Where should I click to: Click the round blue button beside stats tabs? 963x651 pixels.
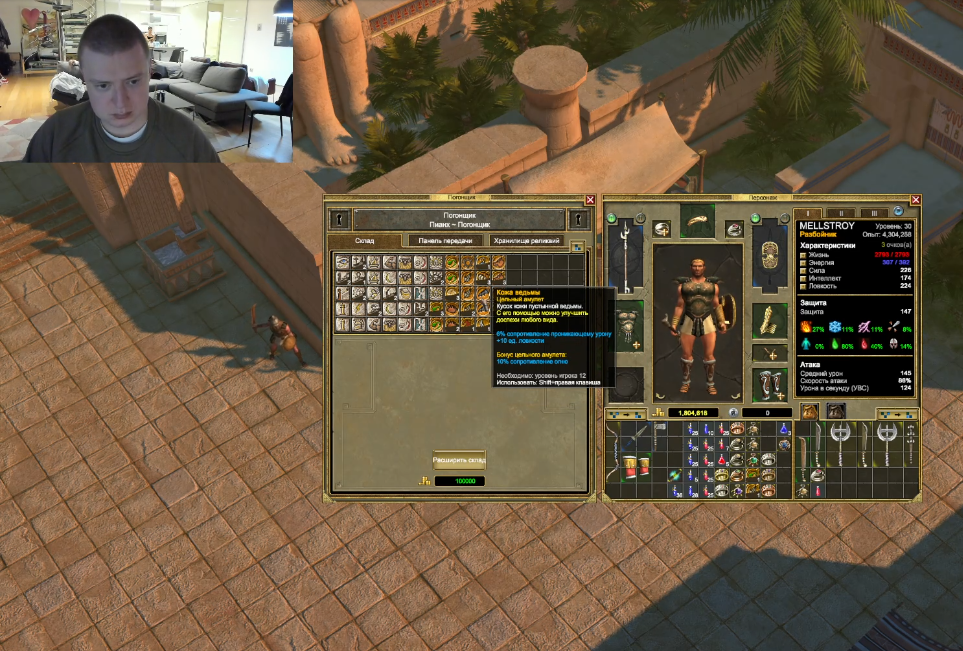point(899,212)
